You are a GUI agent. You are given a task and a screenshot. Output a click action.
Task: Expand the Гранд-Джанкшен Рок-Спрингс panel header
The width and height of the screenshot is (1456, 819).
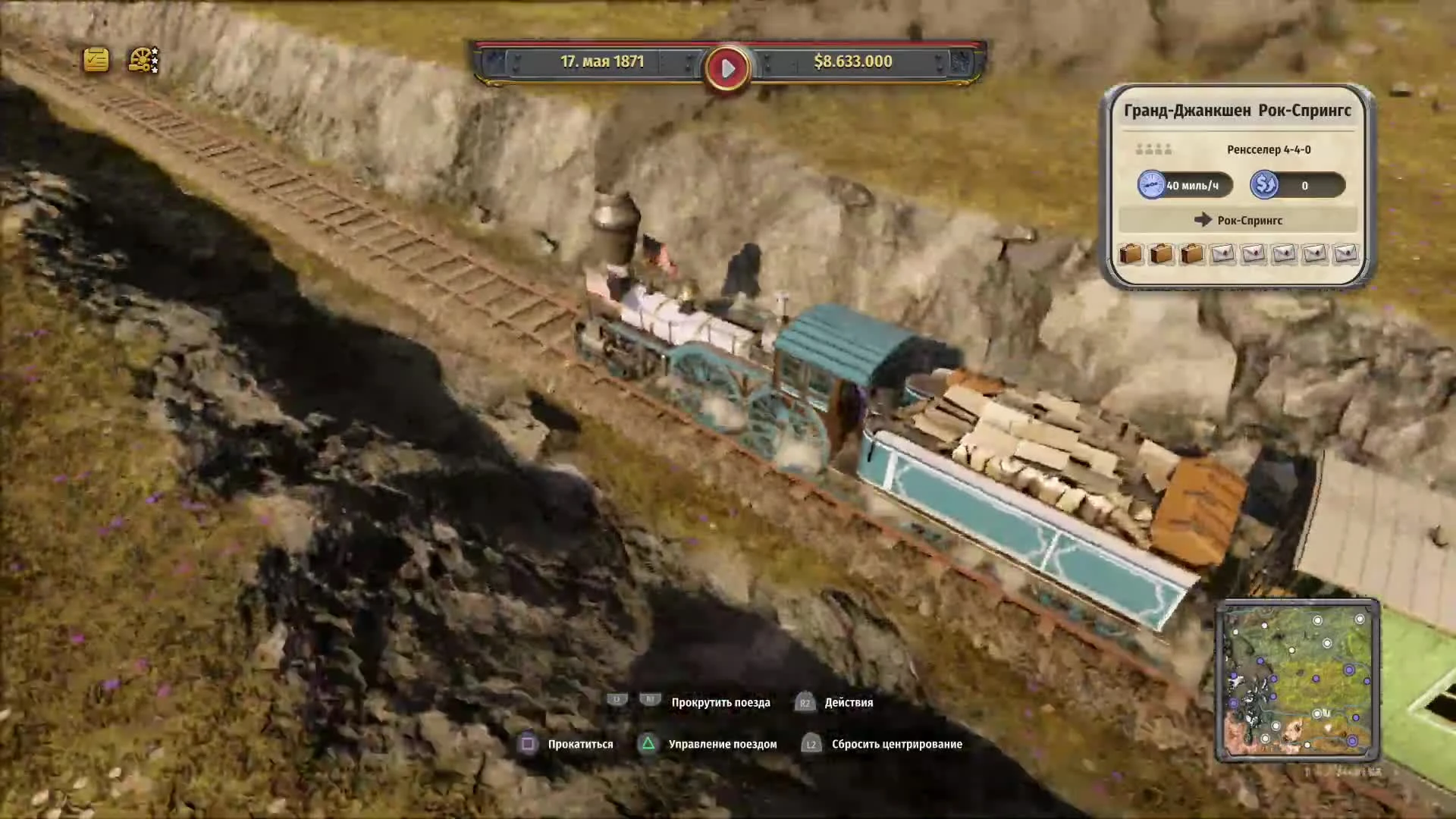pyautogui.click(x=1238, y=111)
